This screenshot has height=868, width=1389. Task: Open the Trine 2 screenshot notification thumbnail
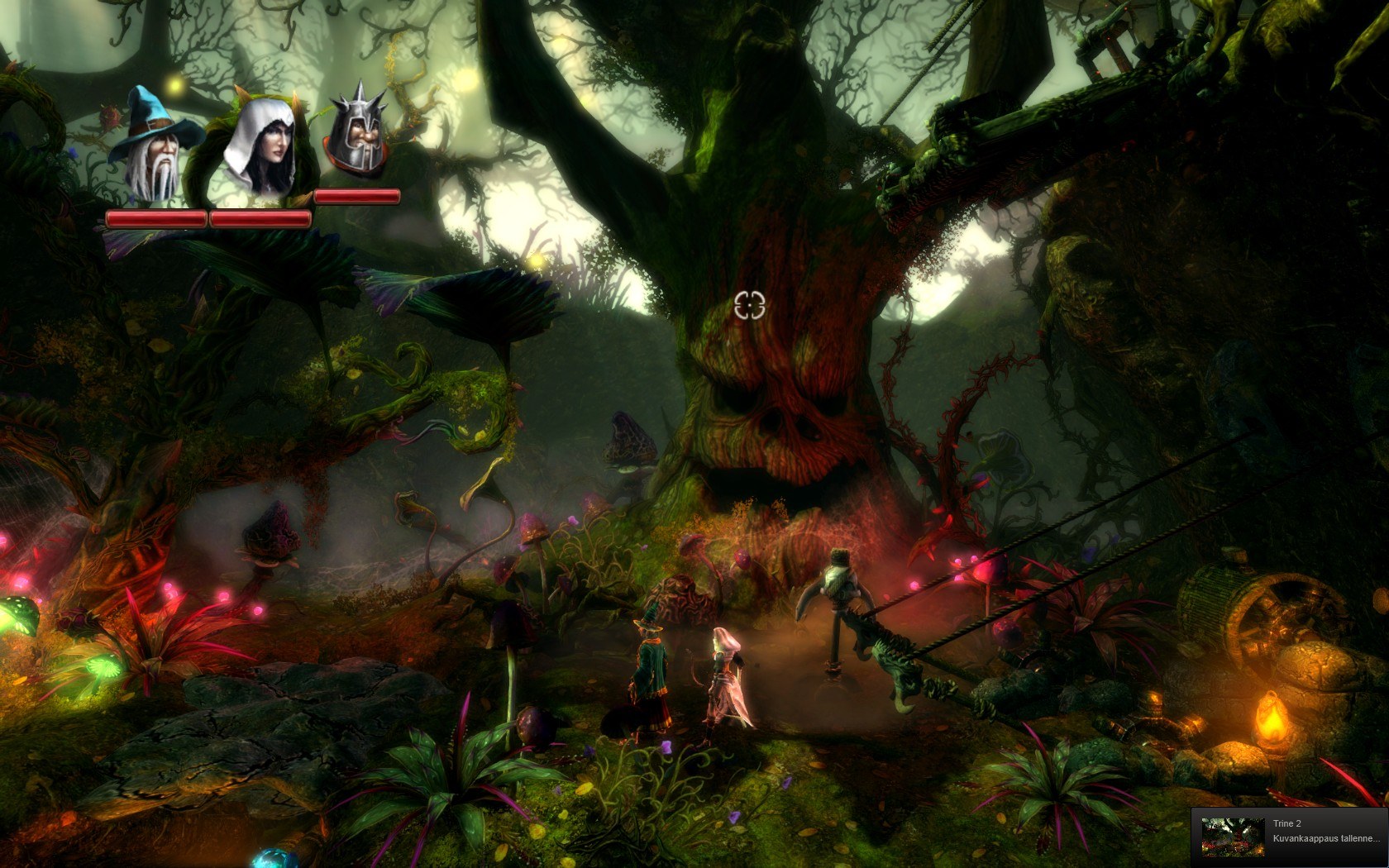[x=1232, y=837]
